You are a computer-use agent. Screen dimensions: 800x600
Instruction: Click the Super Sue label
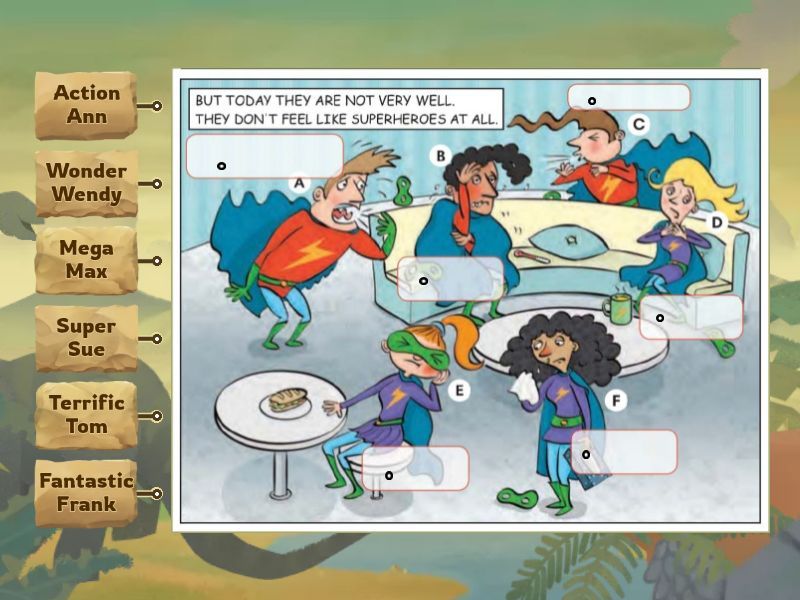click(x=86, y=338)
